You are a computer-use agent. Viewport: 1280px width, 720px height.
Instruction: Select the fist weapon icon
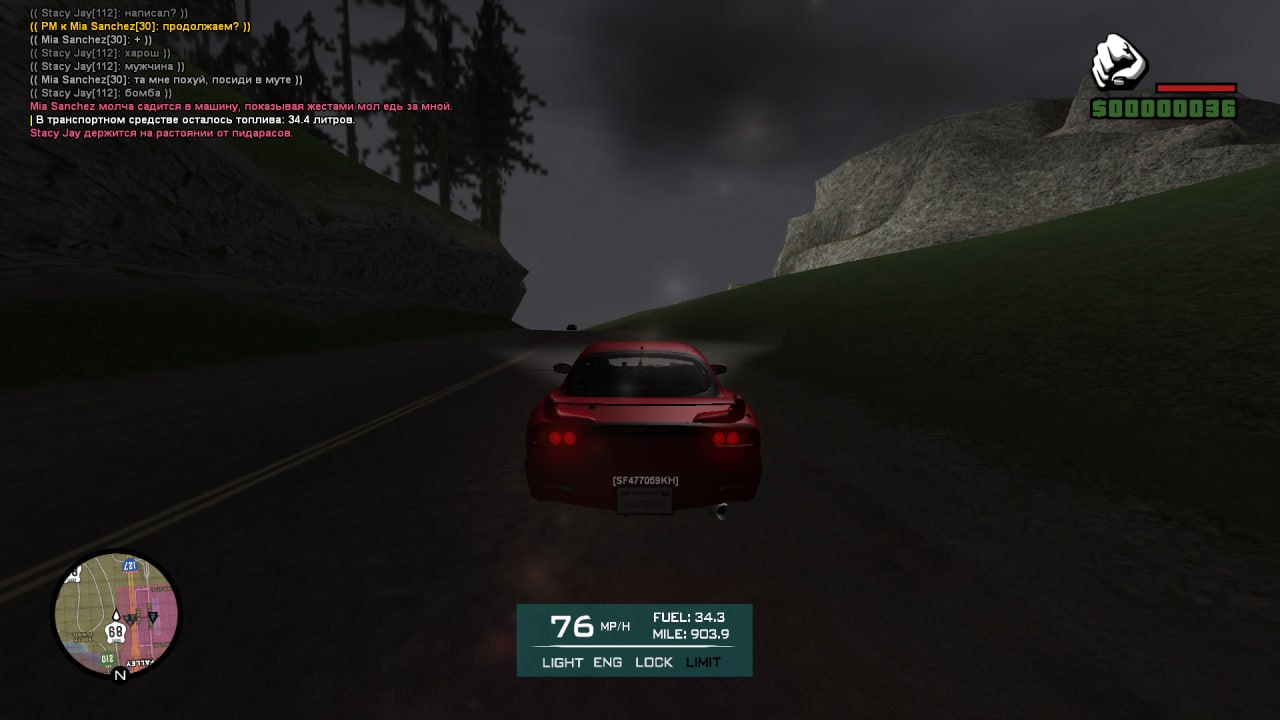1118,63
